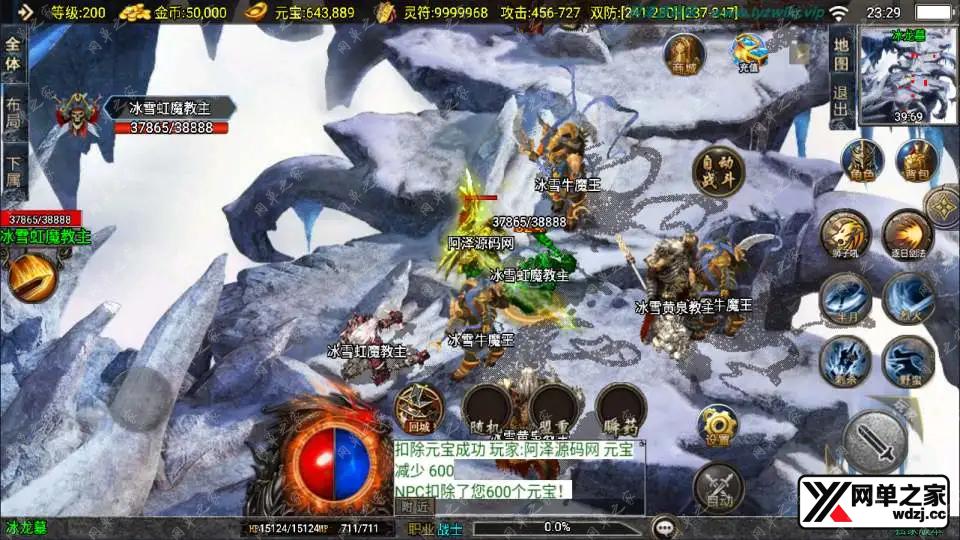The width and height of the screenshot is (960, 540).
Task: Use the 回城 return to town icon
Action: click(x=419, y=407)
